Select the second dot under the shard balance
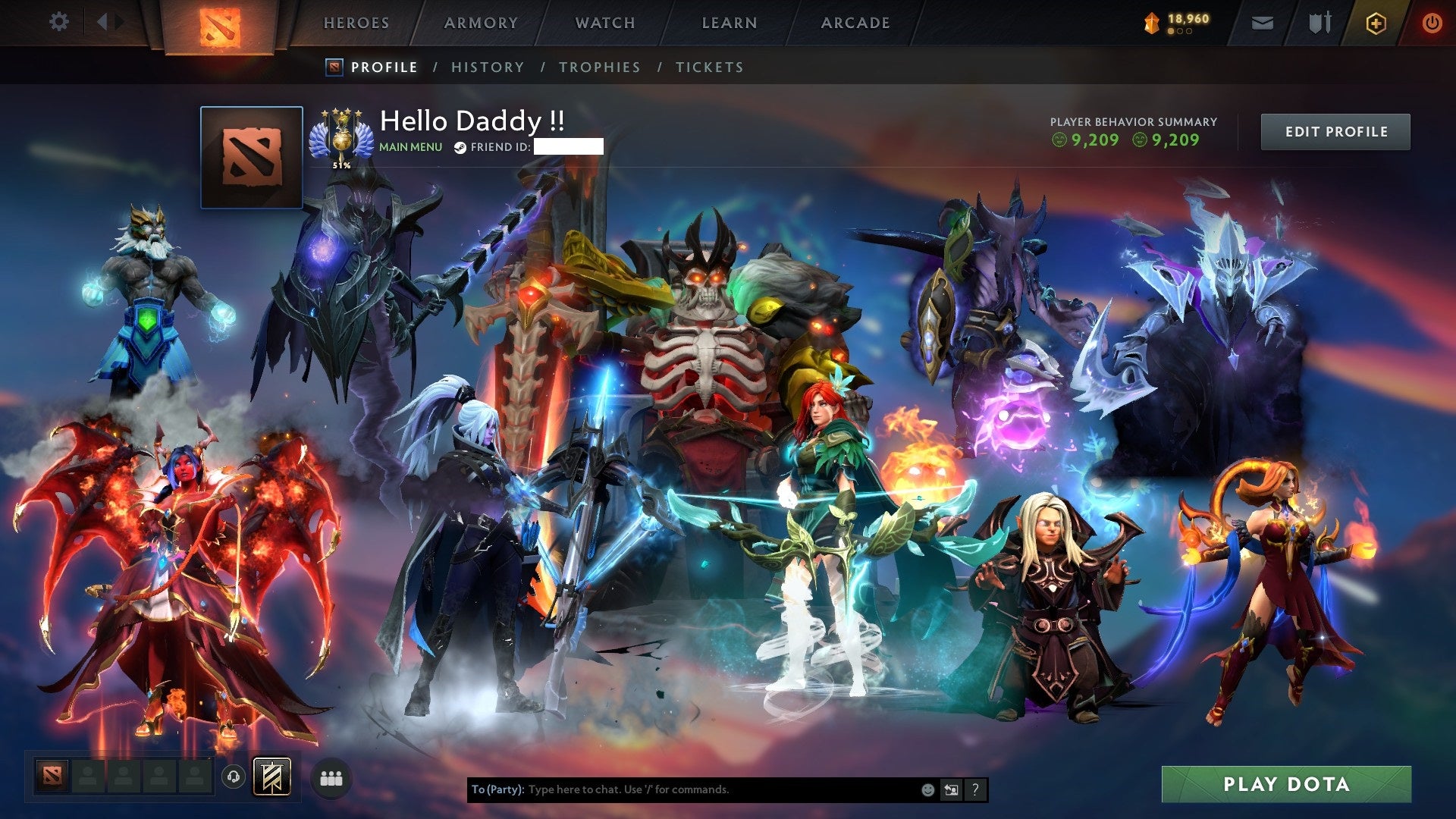 (x=1179, y=32)
